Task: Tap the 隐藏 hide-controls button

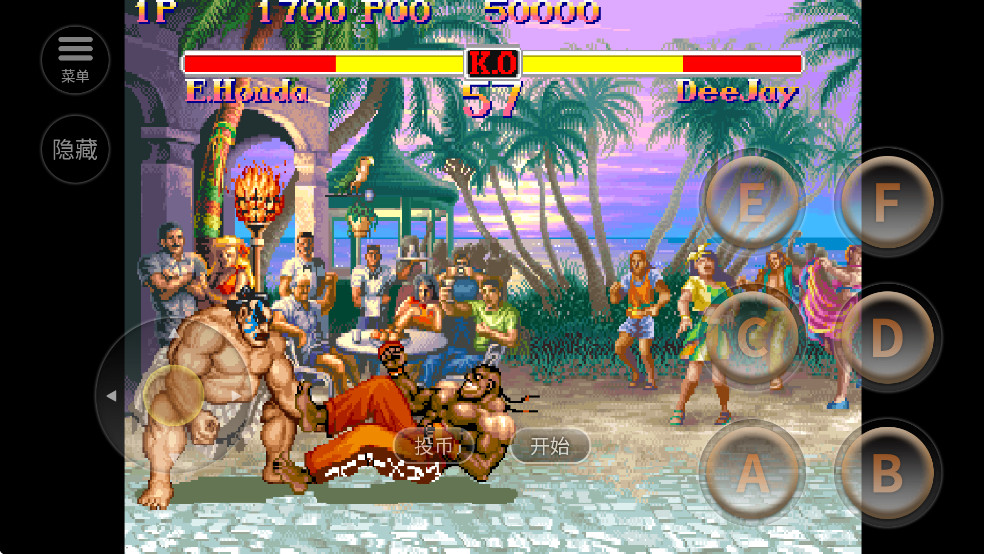Action: tap(75, 150)
